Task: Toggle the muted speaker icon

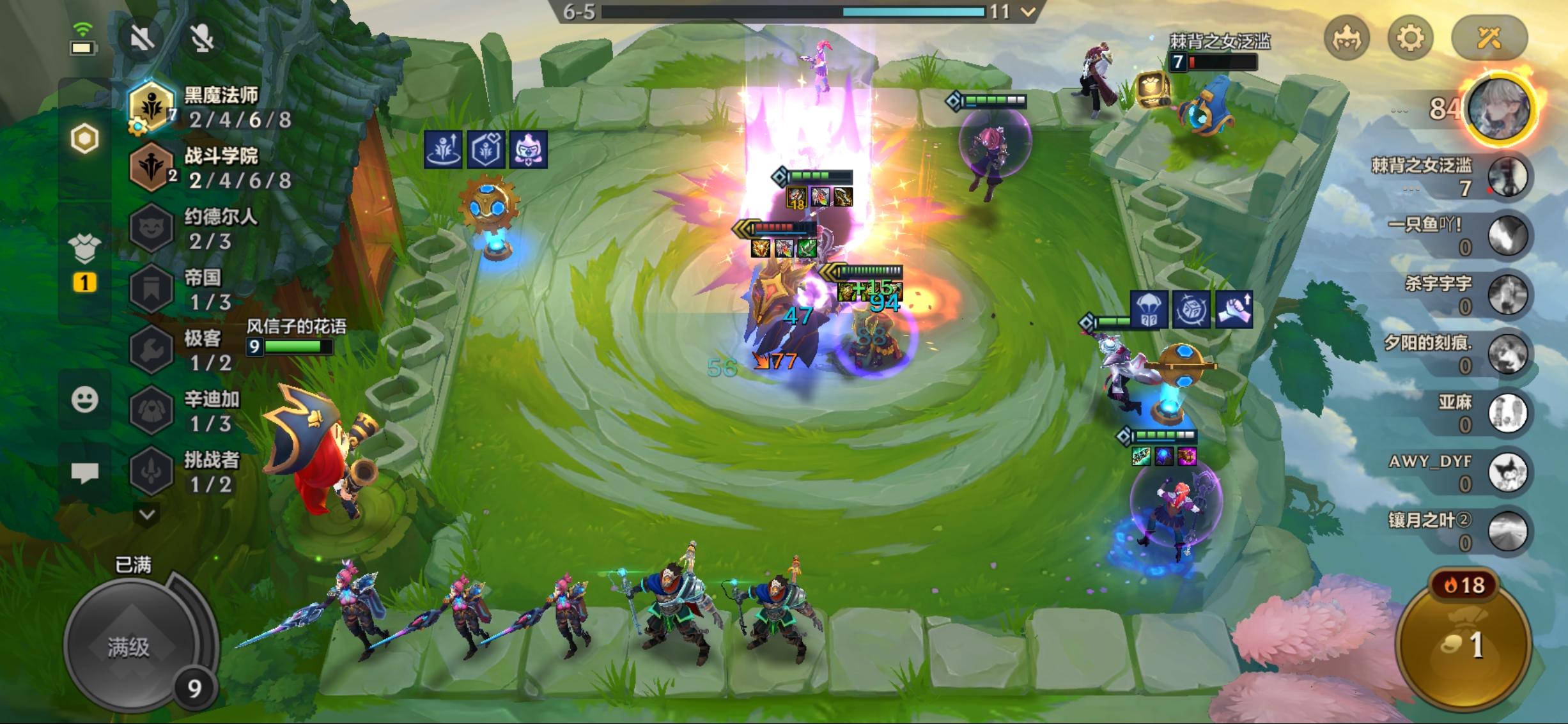Action: (142, 38)
